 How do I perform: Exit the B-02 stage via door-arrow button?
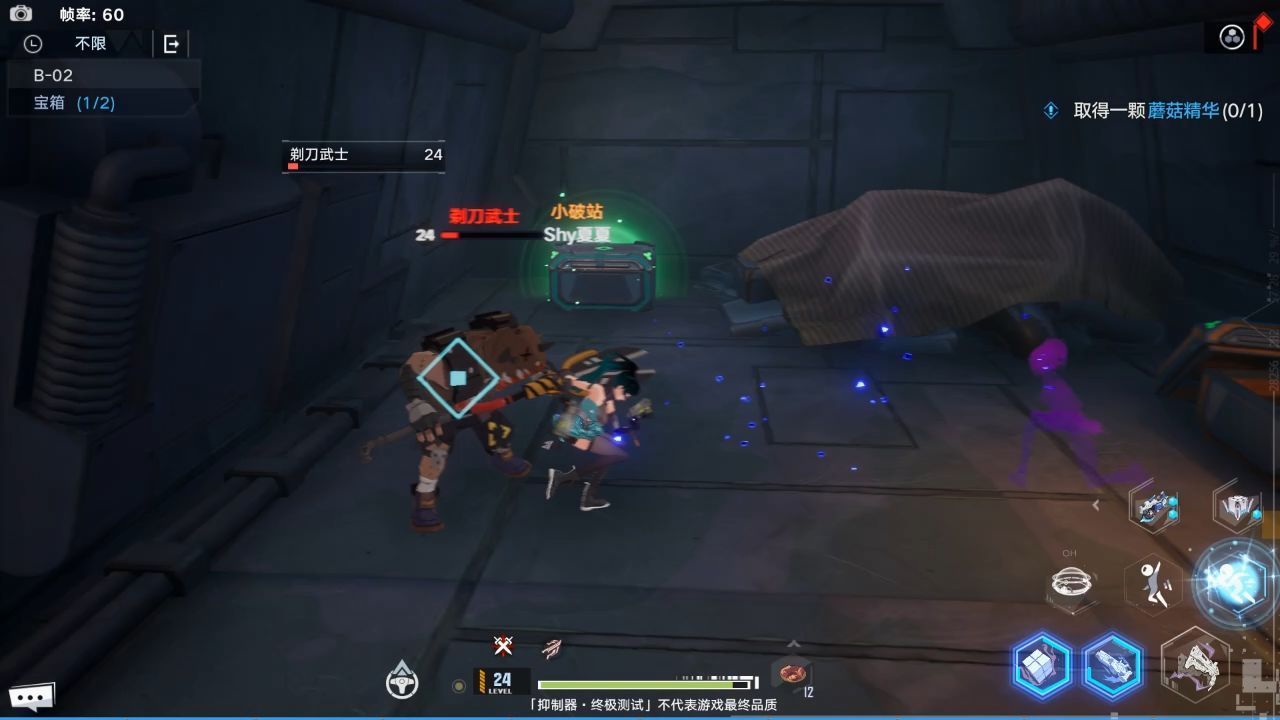171,44
